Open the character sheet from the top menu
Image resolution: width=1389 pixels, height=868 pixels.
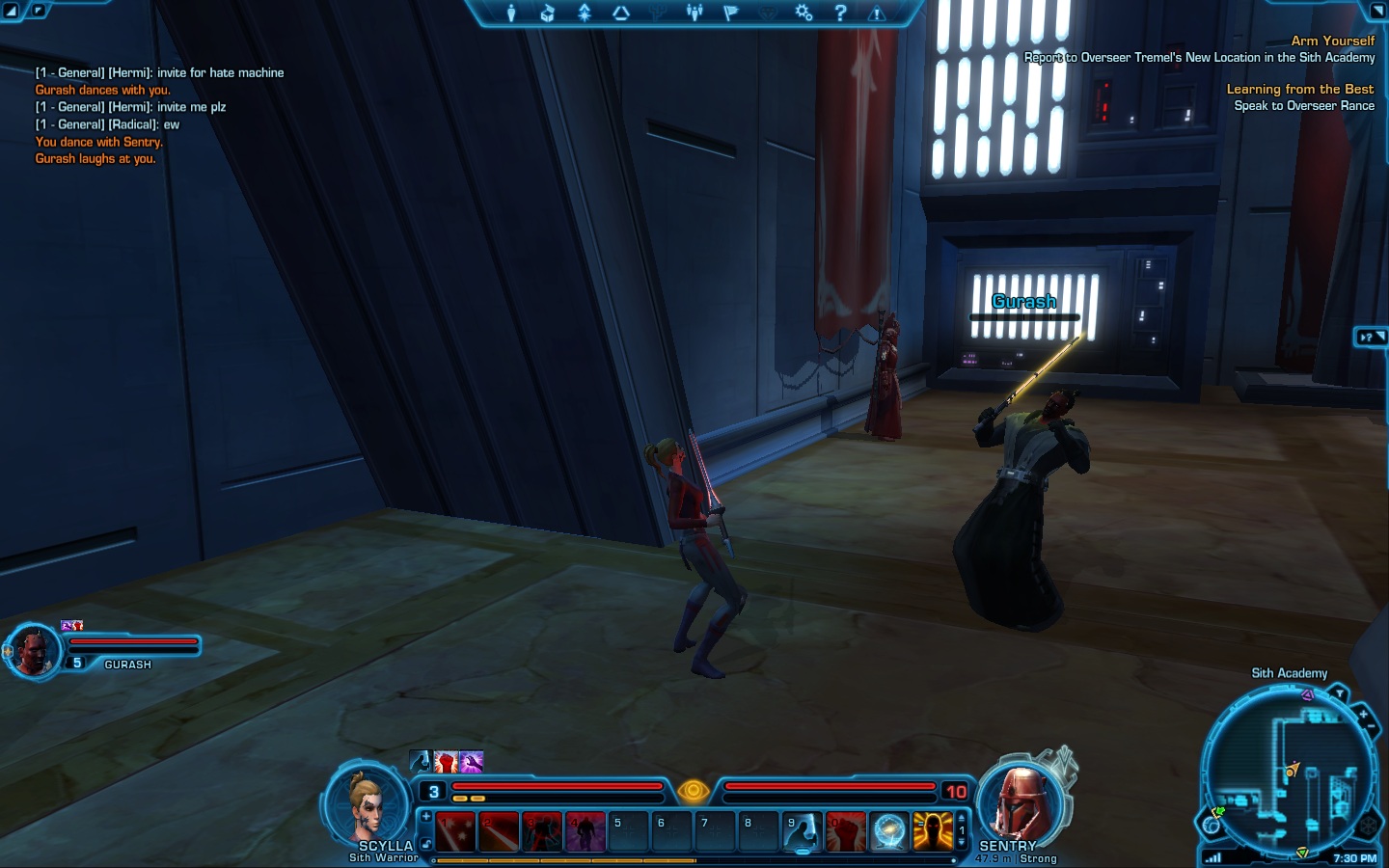tap(511, 13)
